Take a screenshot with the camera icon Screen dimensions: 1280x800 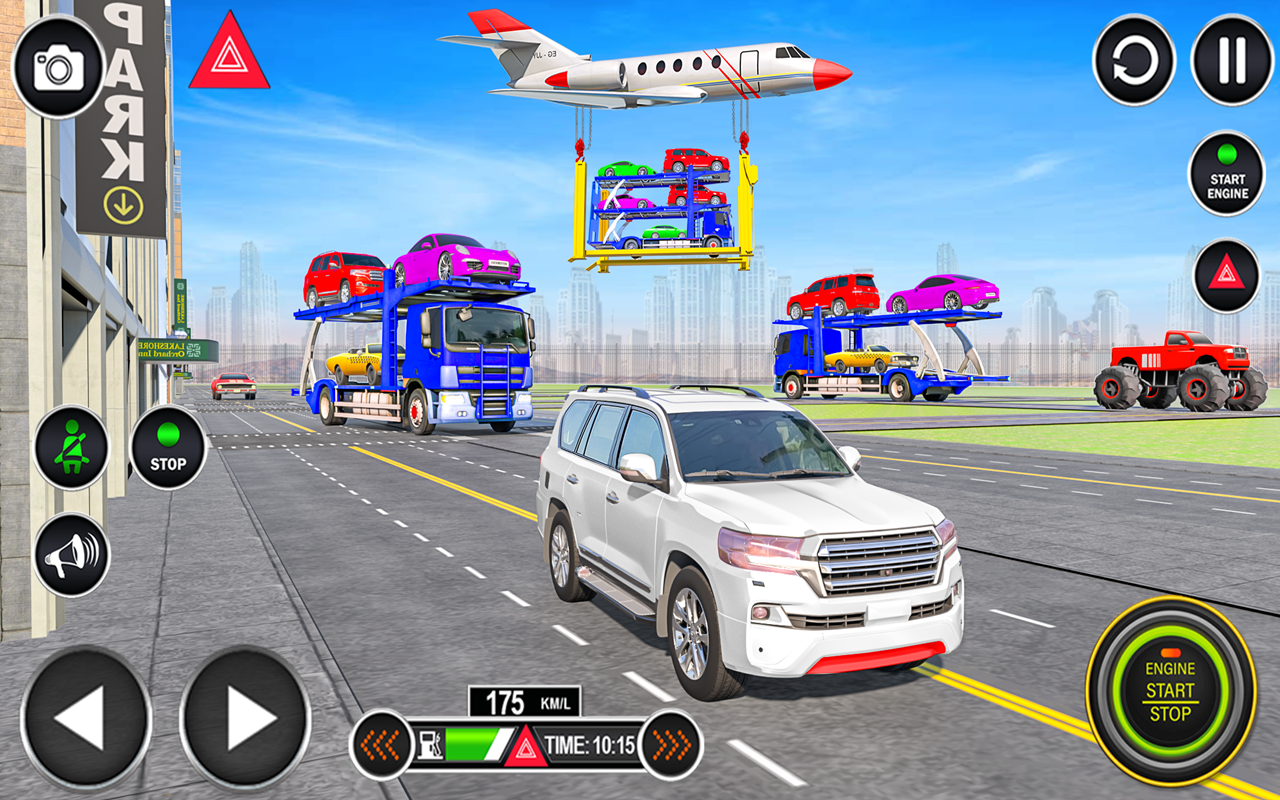[x=58, y=65]
